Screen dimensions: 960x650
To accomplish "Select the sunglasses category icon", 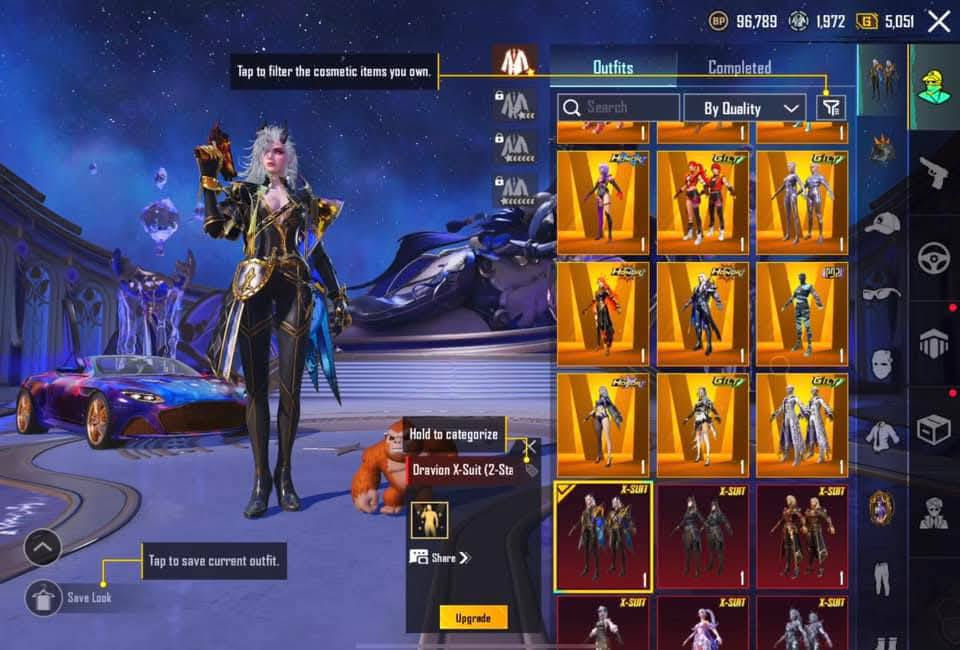I will (x=882, y=292).
